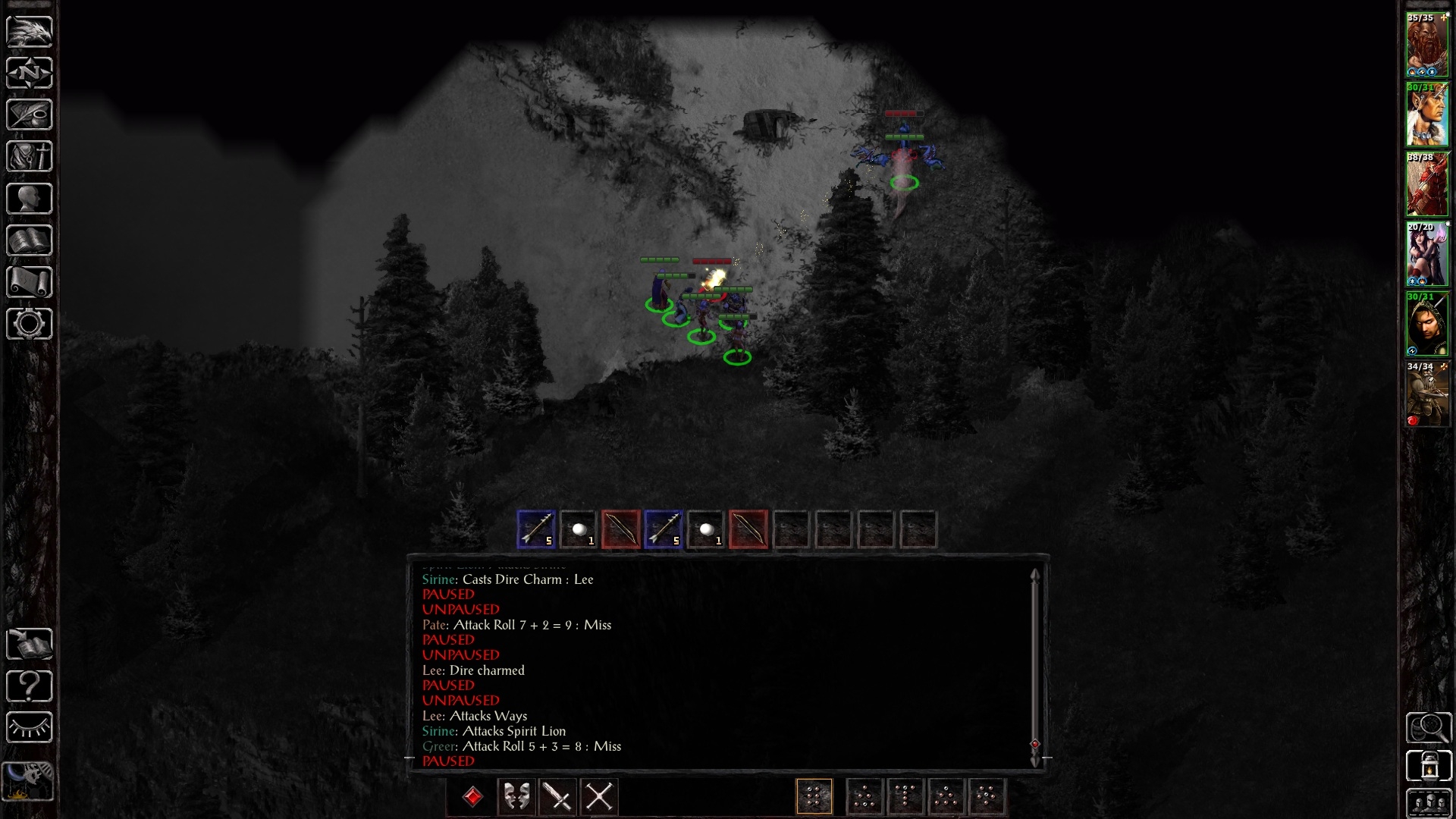Screen dimensions: 1456x819
Task: Select the highlighted party formation button
Action: 814,797
